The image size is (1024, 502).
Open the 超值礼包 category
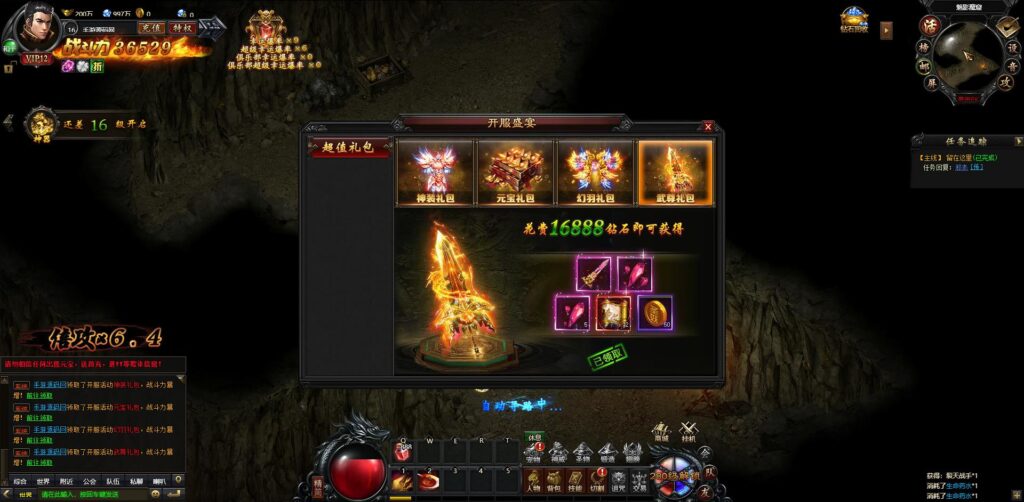[x=347, y=147]
